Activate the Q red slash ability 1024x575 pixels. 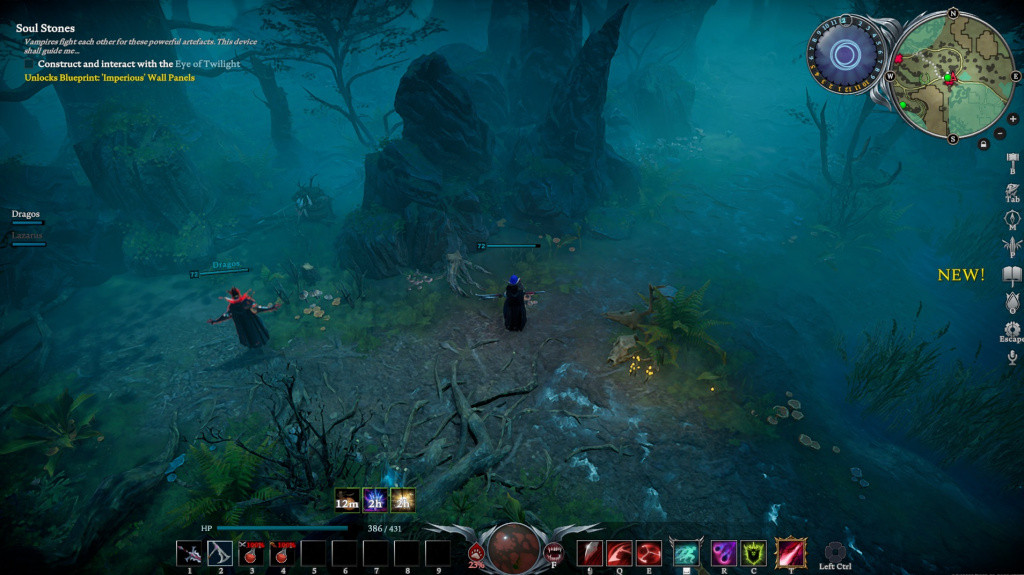pyautogui.click(x=619, y=553)
